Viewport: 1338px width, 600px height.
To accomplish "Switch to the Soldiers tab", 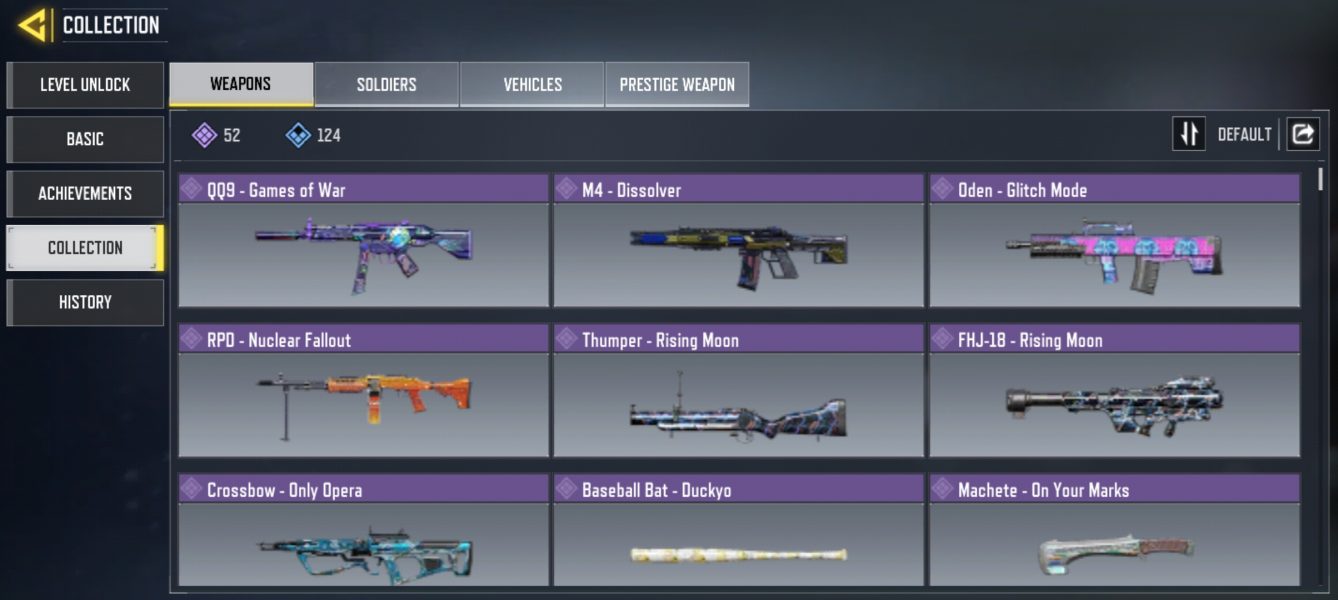I will (x=386, y=85).
